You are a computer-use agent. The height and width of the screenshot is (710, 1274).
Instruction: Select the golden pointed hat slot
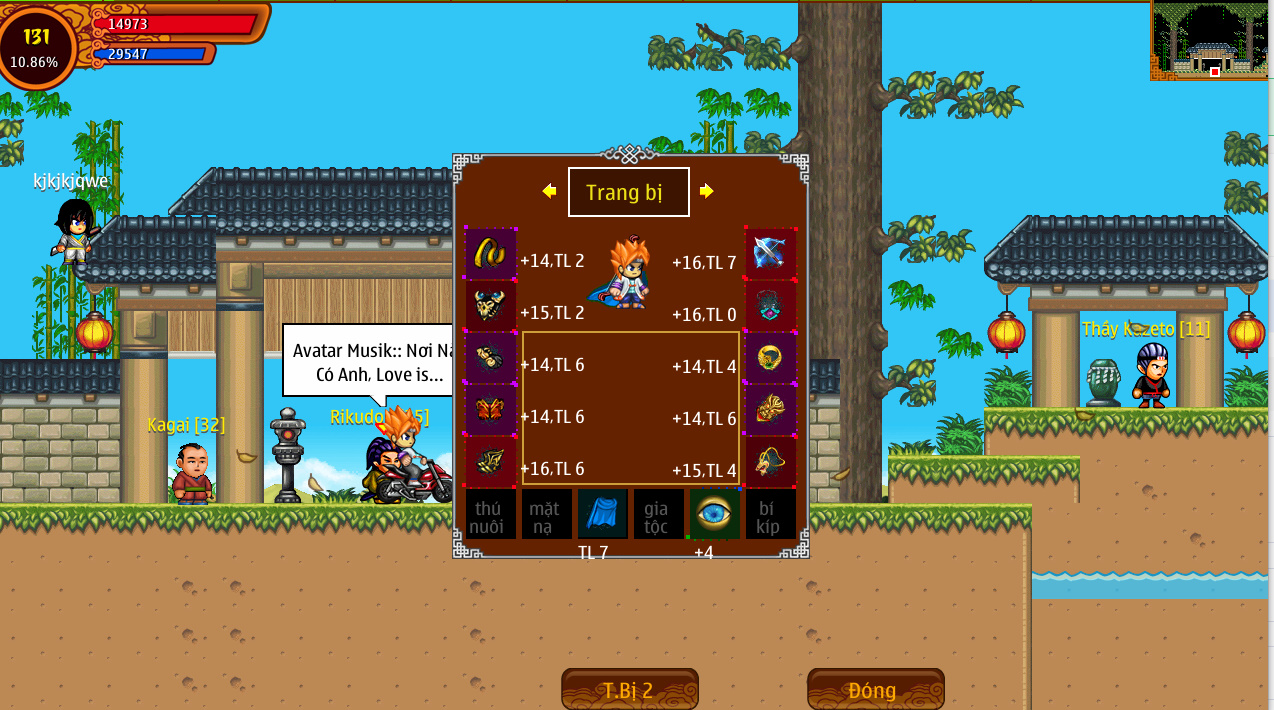[770, 461]
